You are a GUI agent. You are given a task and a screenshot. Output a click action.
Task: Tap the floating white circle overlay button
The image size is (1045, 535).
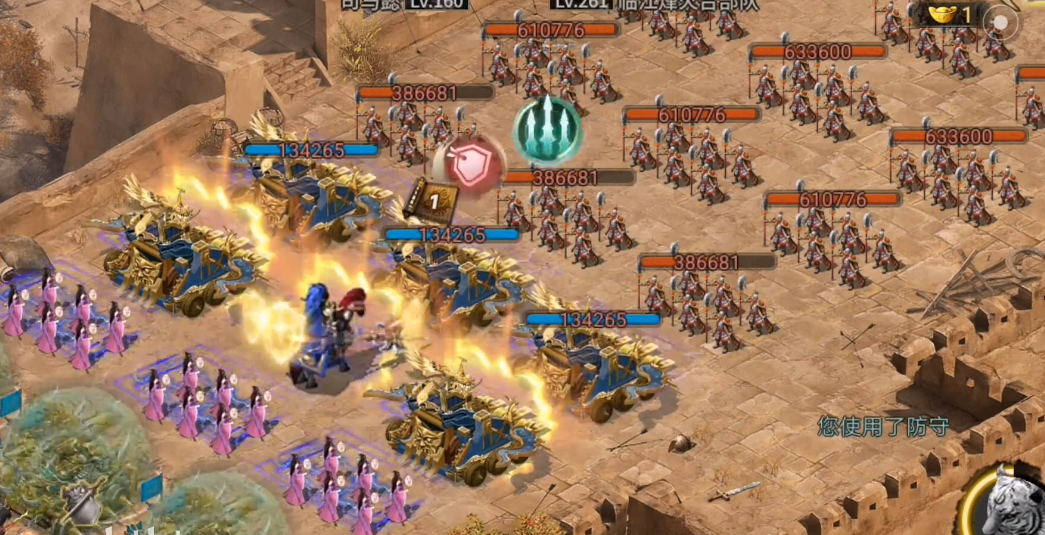click(1001, 22)
